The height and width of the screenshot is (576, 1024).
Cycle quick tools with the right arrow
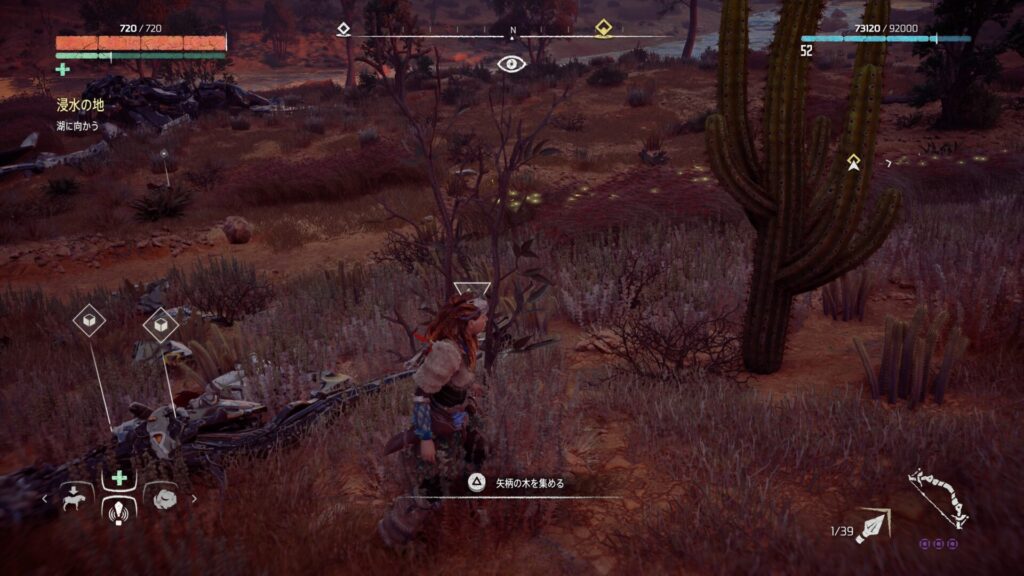coord(194,497)
